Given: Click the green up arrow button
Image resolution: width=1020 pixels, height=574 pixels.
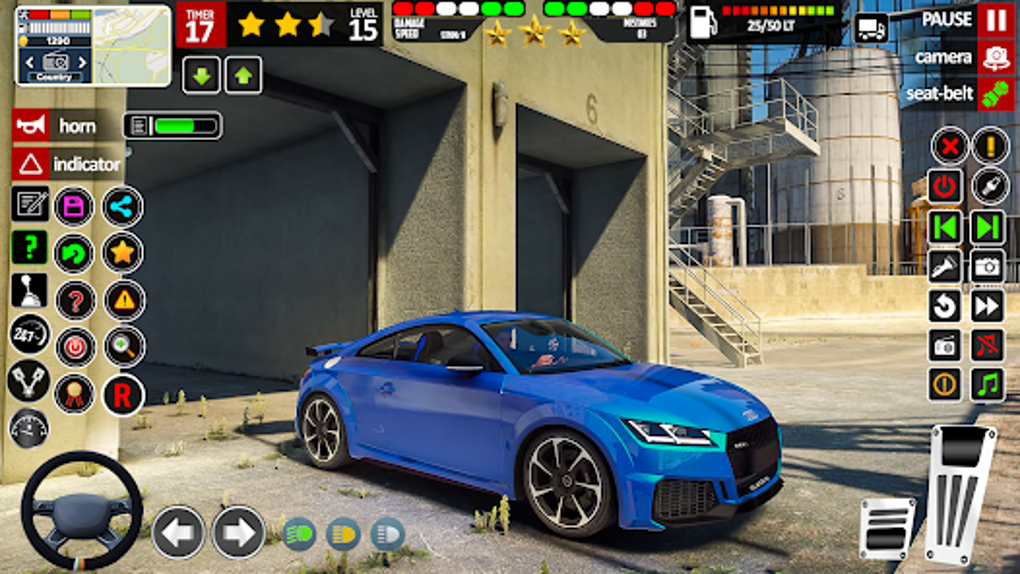Looking at the screenshot, I should coord(243,75).
